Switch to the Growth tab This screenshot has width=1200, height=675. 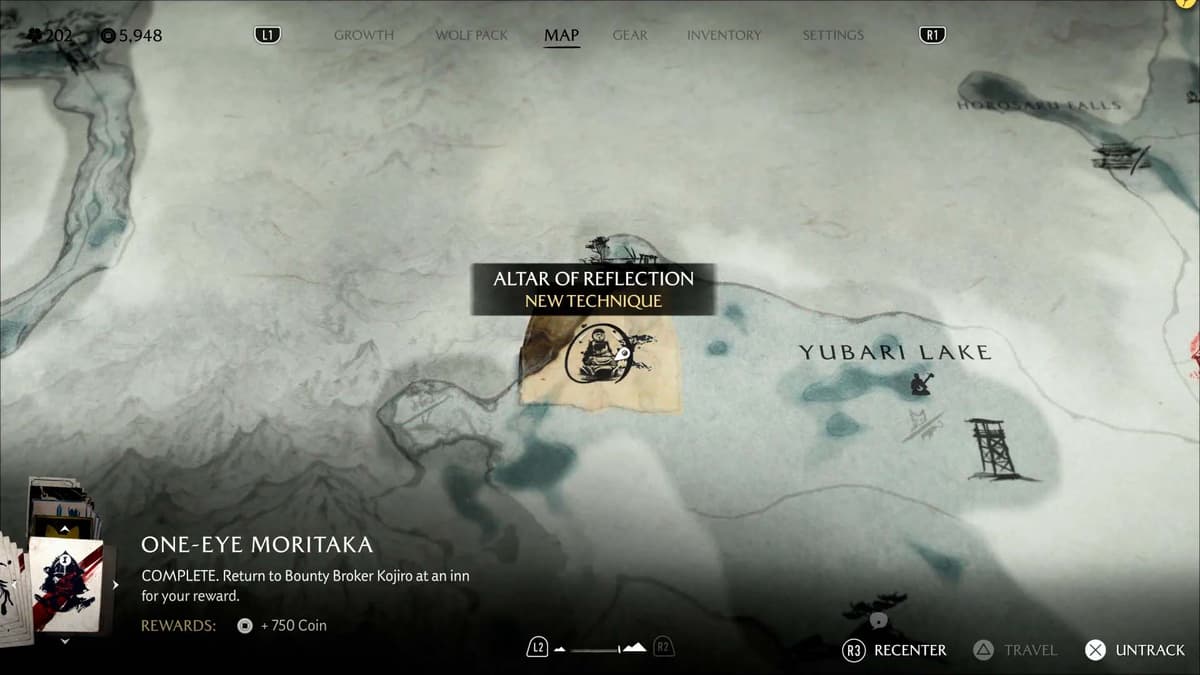tap(364, 35)
